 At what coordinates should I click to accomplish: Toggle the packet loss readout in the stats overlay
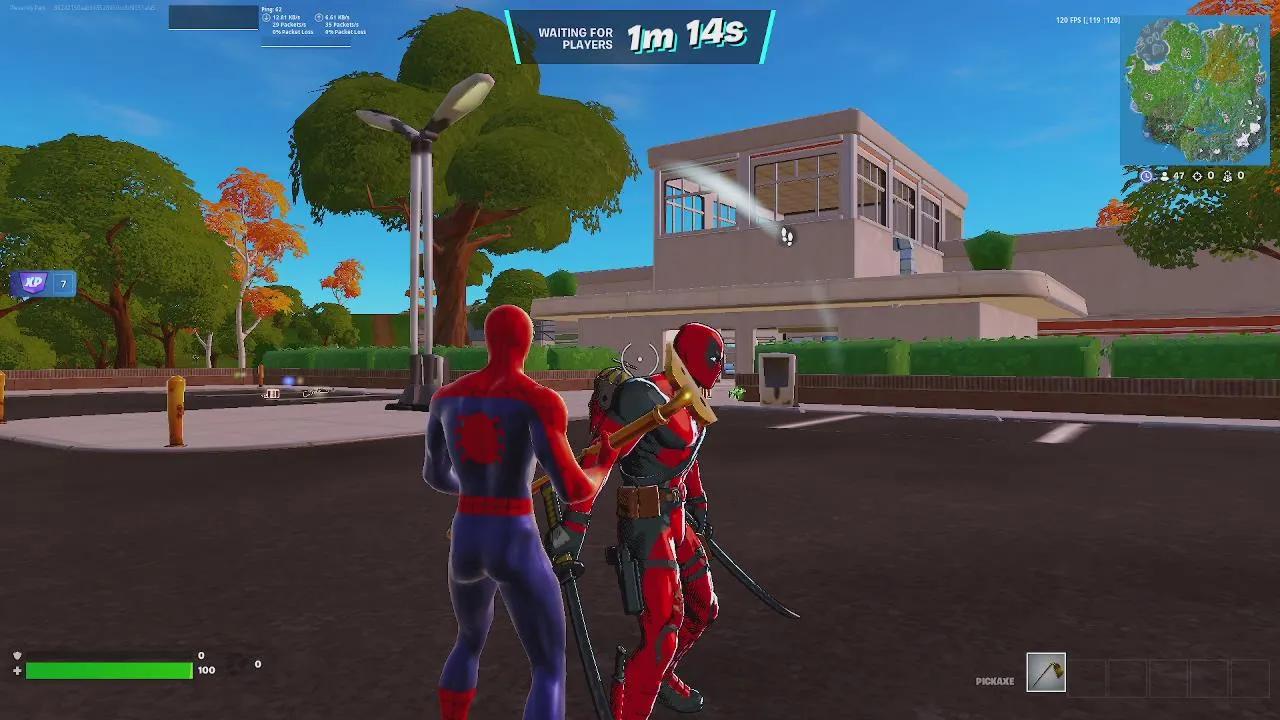pos(293,32)
